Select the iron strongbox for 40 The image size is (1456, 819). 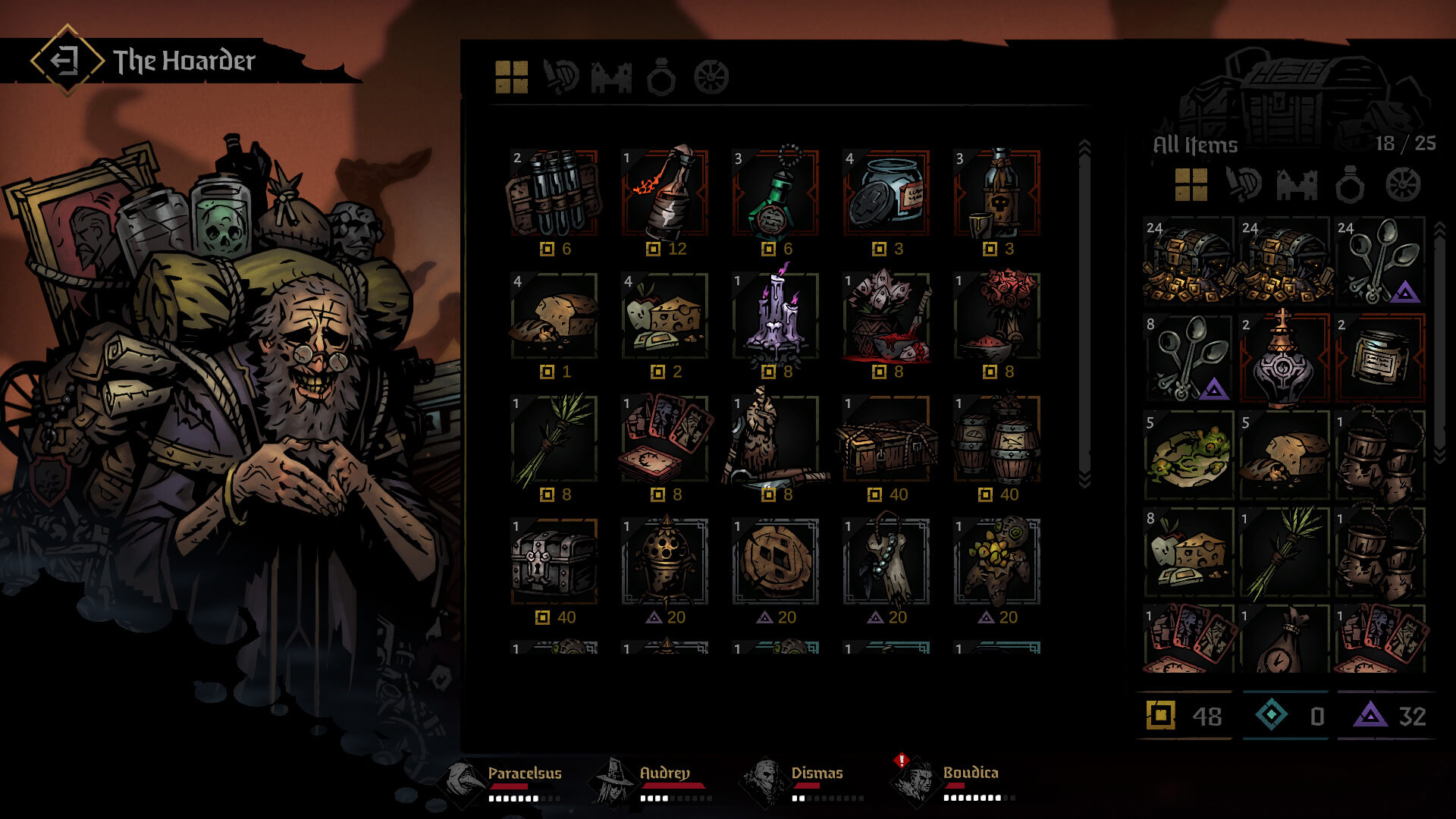pyautogui.click(x=554, y=562)
